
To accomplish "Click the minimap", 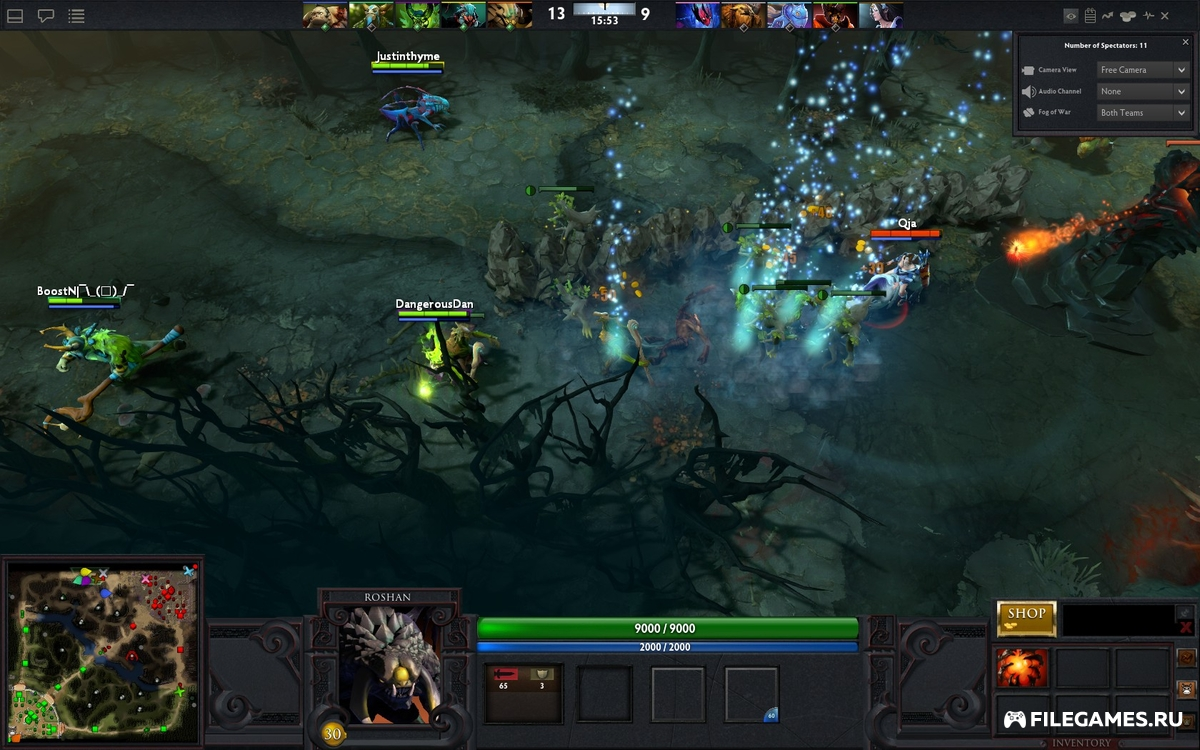I will coord(102,650).
